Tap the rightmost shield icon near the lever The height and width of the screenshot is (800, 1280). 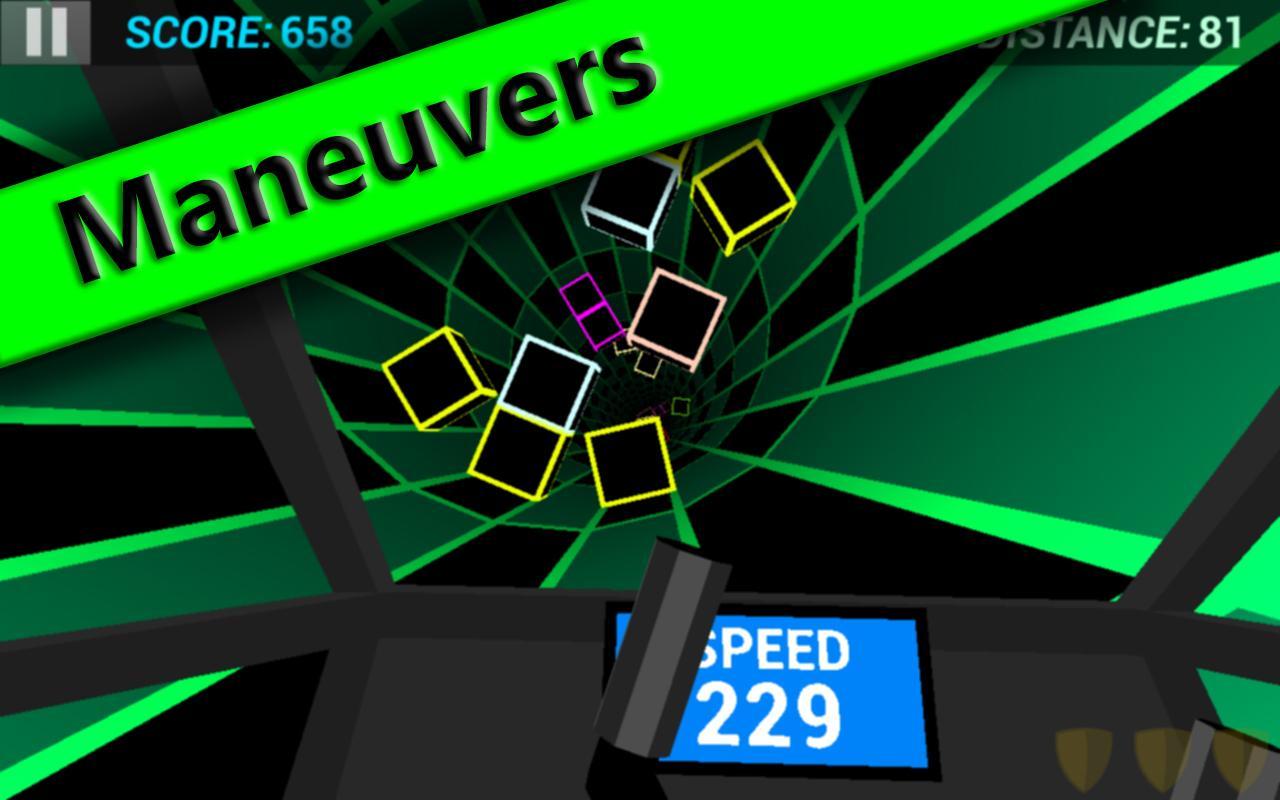[1238, 760]
